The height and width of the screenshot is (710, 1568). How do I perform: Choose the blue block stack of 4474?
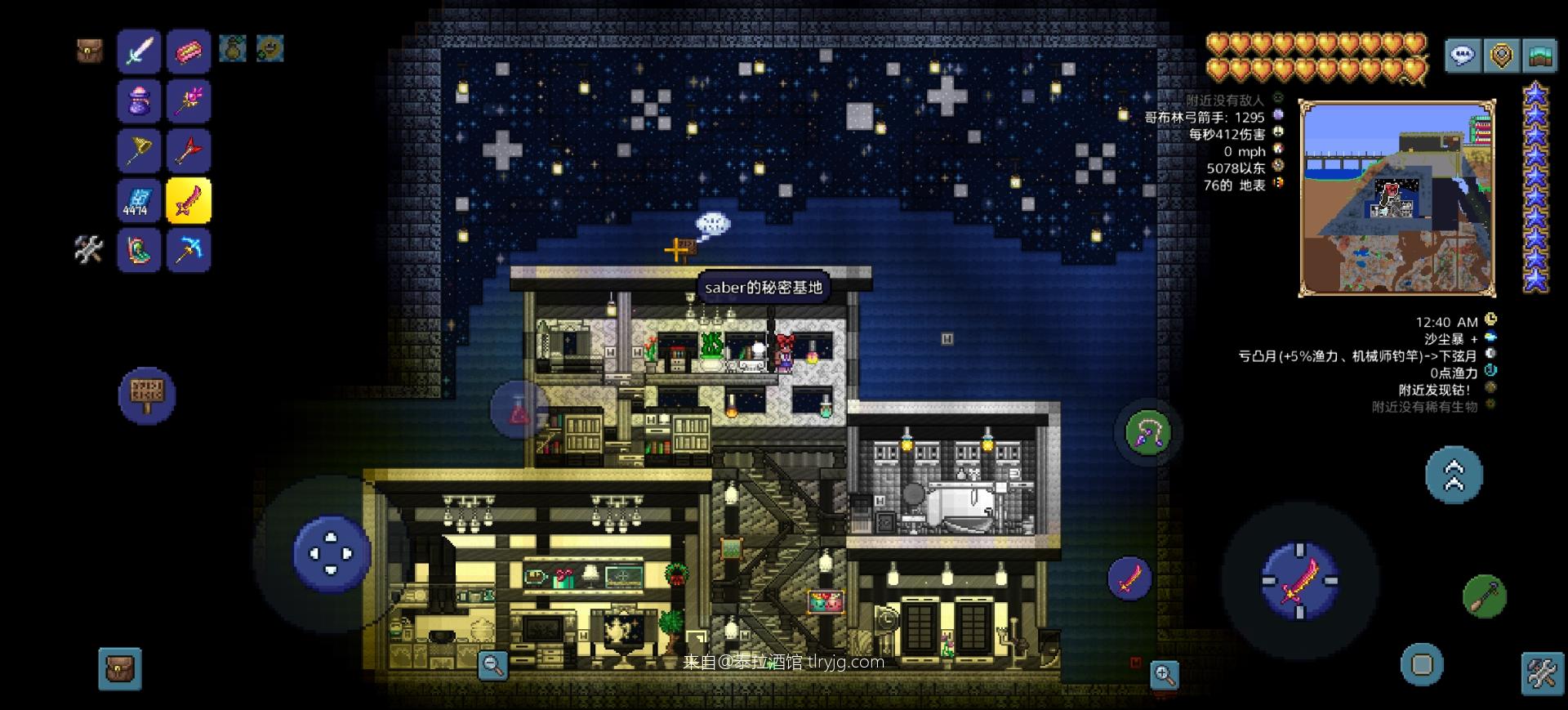tap(139, 201)
